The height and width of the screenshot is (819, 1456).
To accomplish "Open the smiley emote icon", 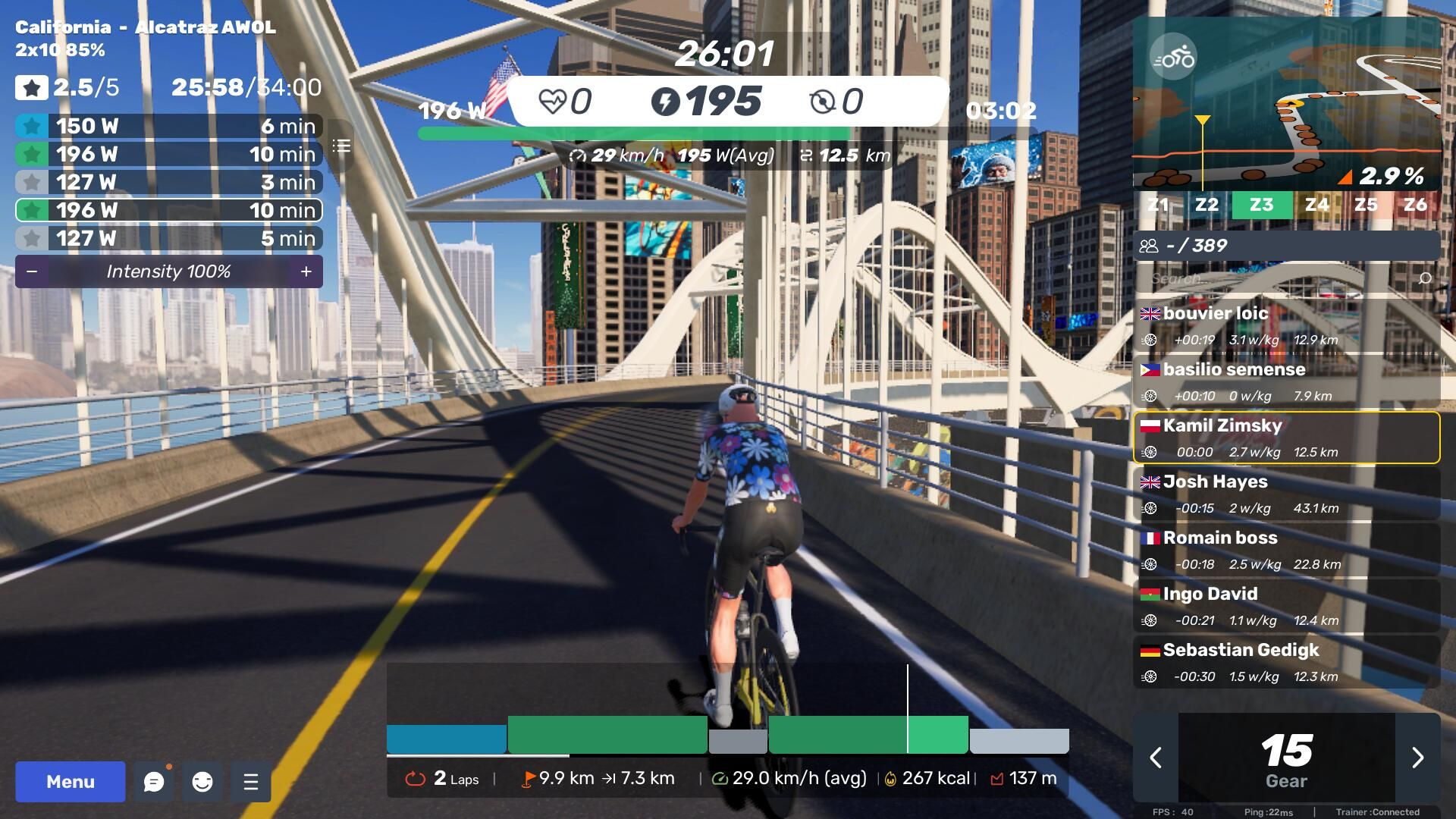I will 202,782.
